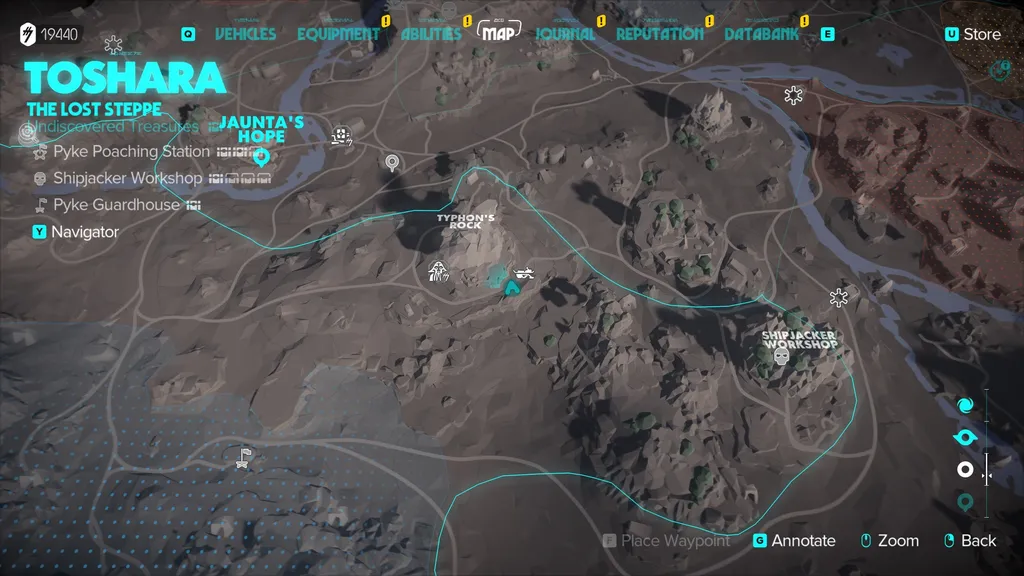Choose the ringed planet zoom level icon

(x=965, y=437)
